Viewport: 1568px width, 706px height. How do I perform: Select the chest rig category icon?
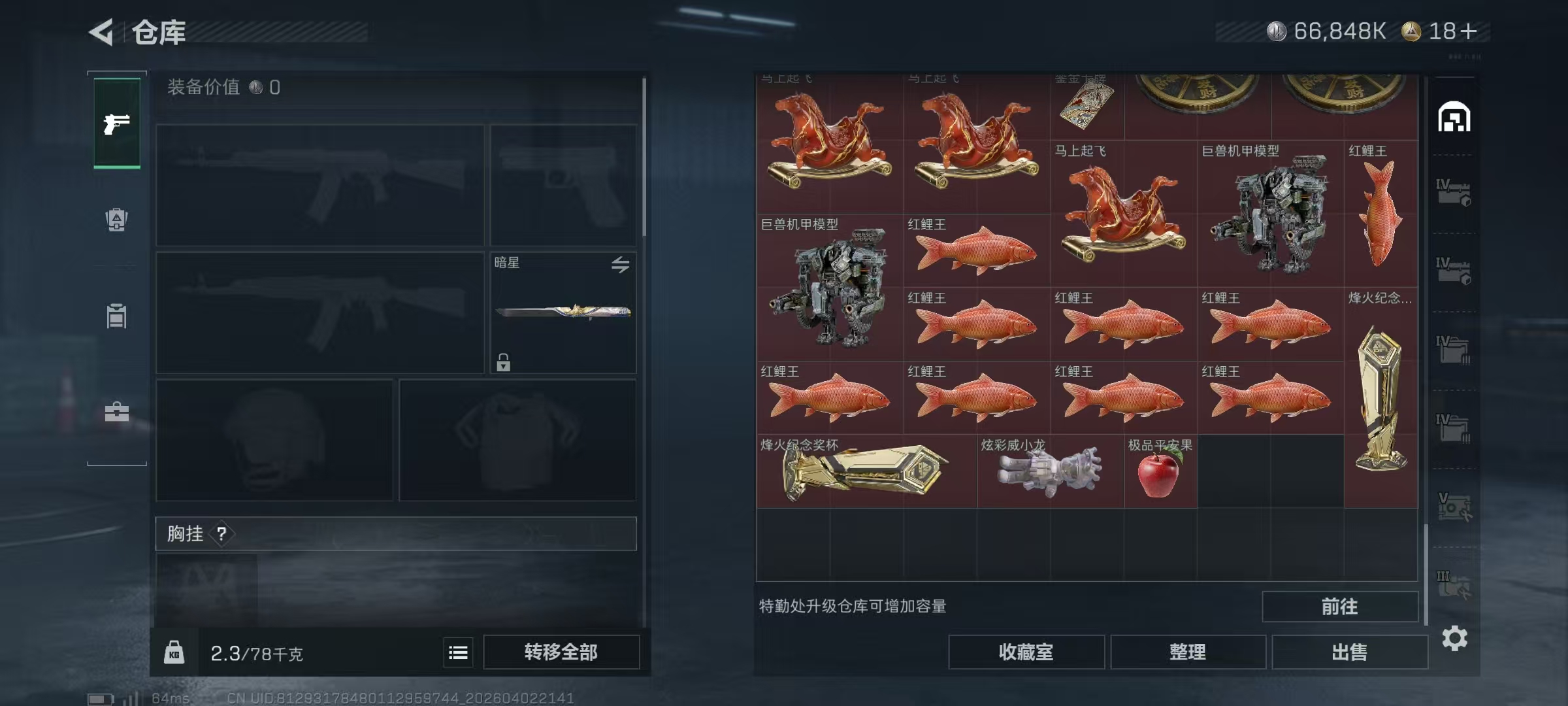(x=116, y=317)
